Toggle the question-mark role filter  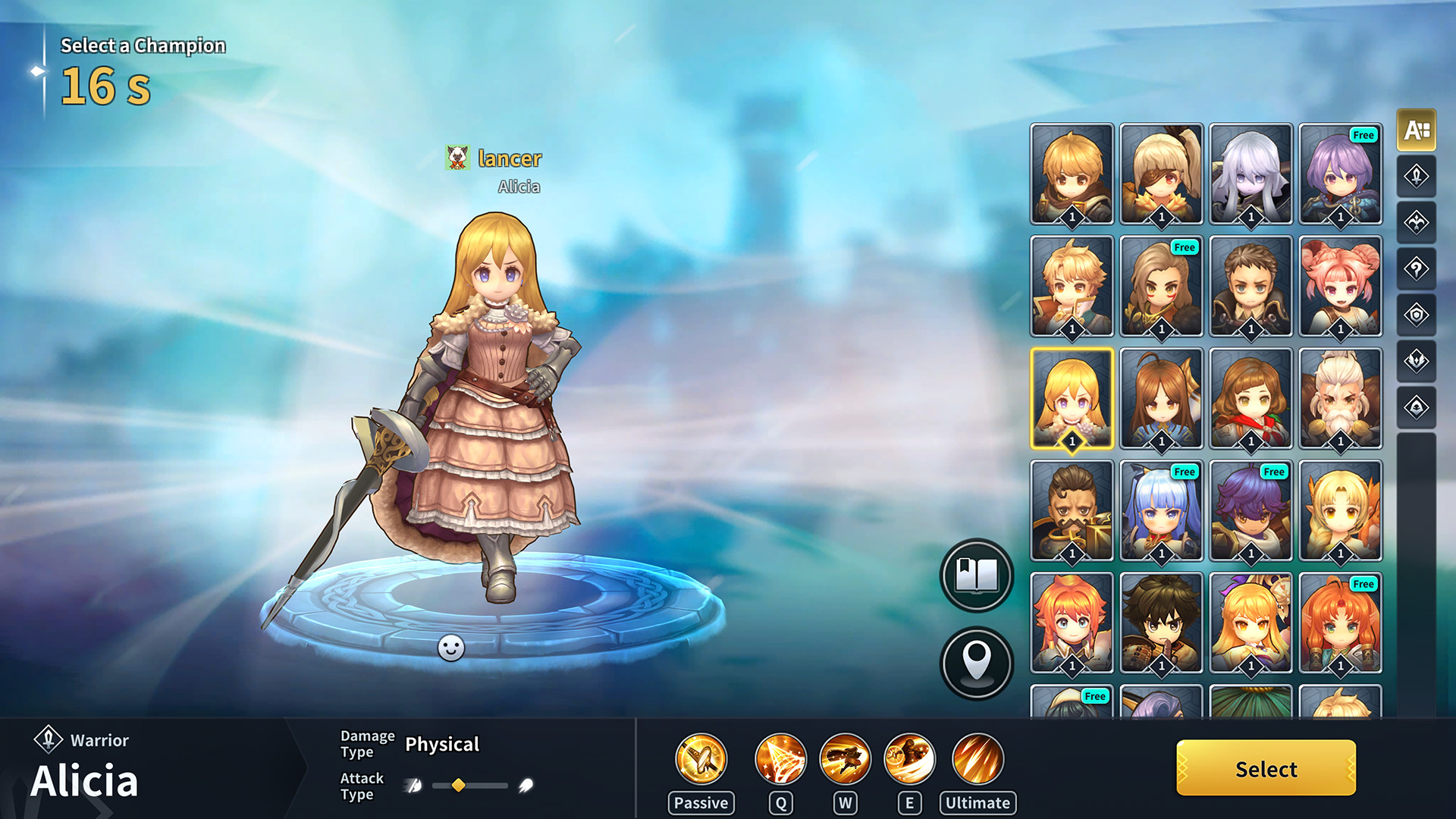[x=1417, y=268]
